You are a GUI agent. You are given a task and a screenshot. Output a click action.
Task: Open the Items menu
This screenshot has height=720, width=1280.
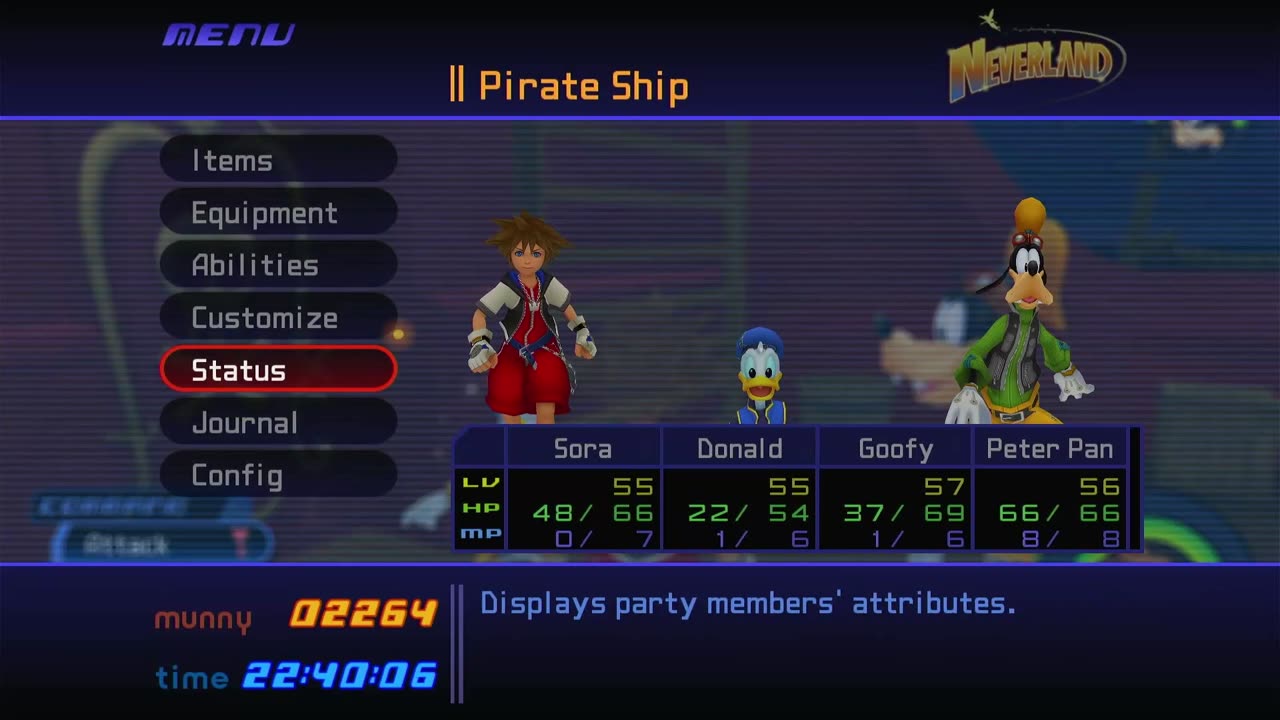[278, 160]
